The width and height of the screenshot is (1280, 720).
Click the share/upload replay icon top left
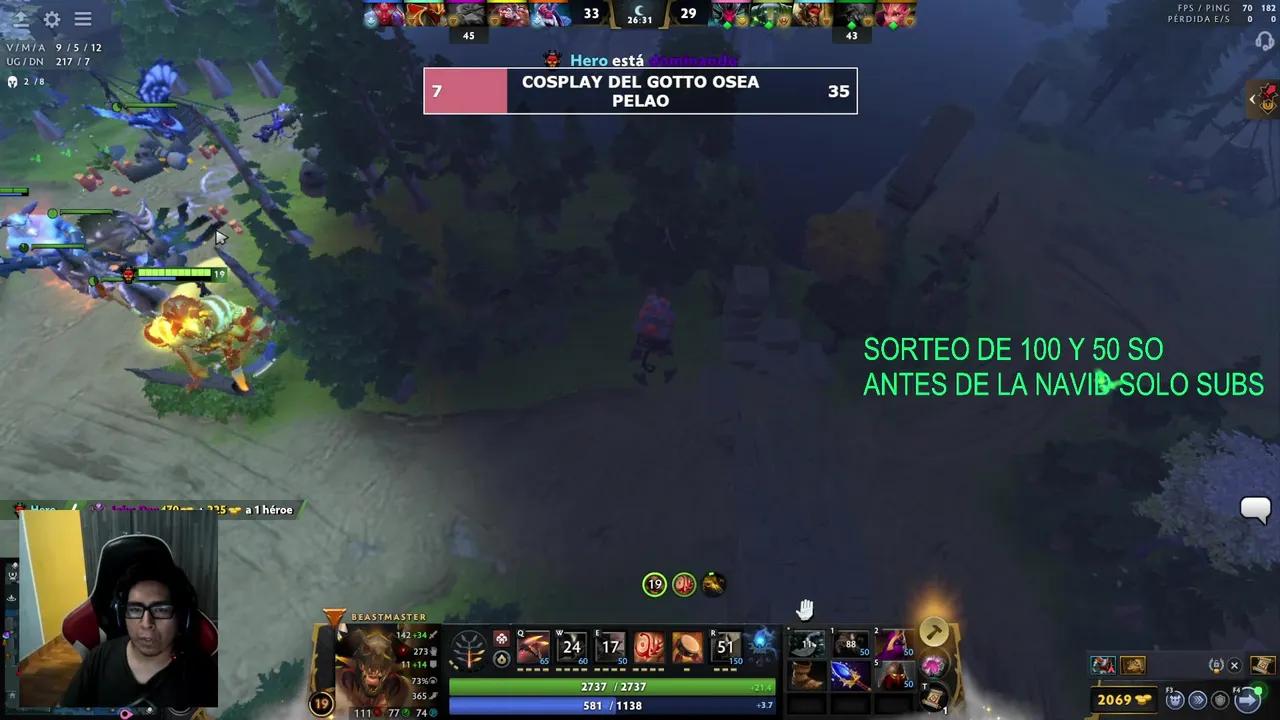click(20, 18)
